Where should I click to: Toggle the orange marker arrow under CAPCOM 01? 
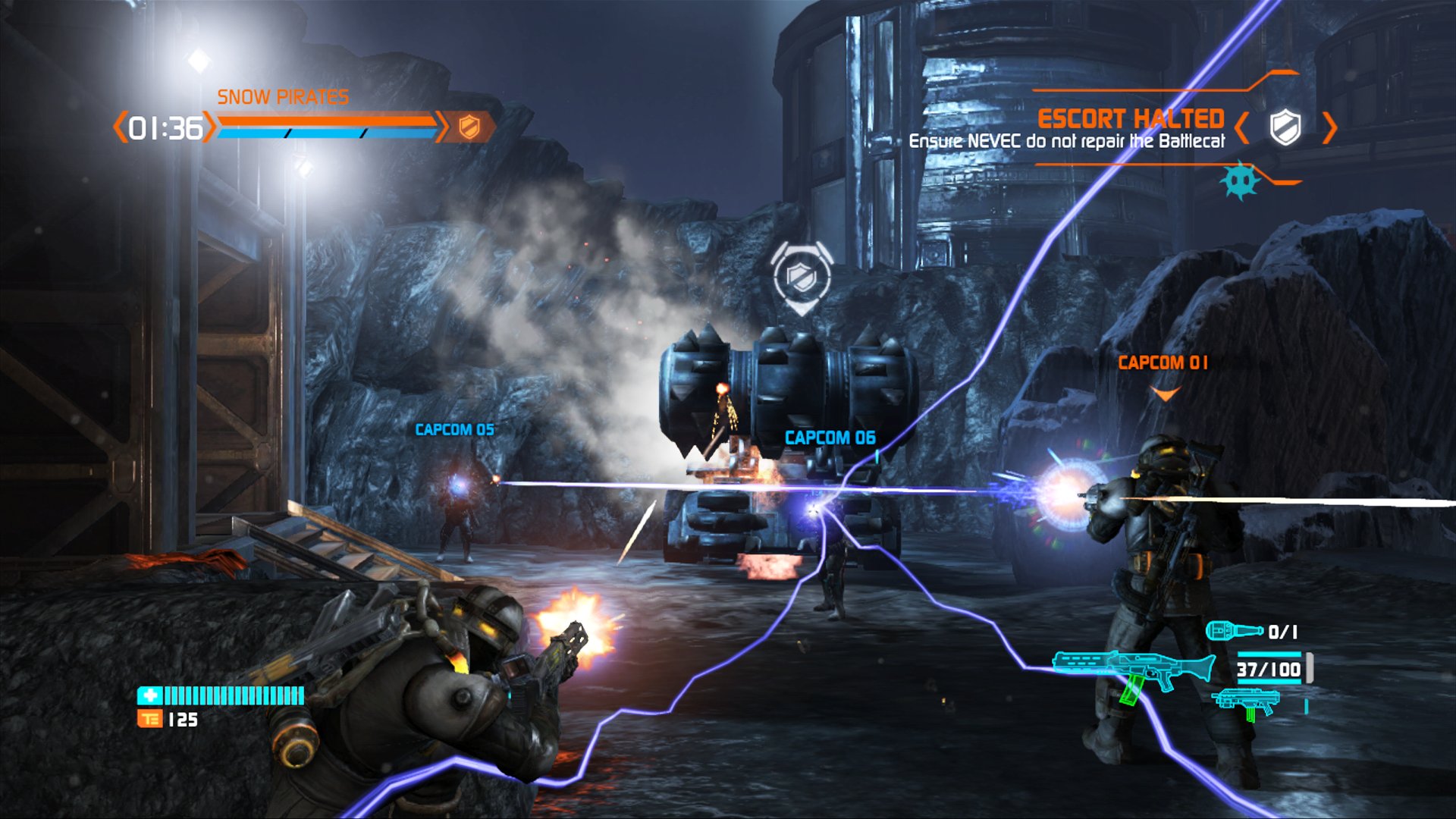tap(1165, 393)
